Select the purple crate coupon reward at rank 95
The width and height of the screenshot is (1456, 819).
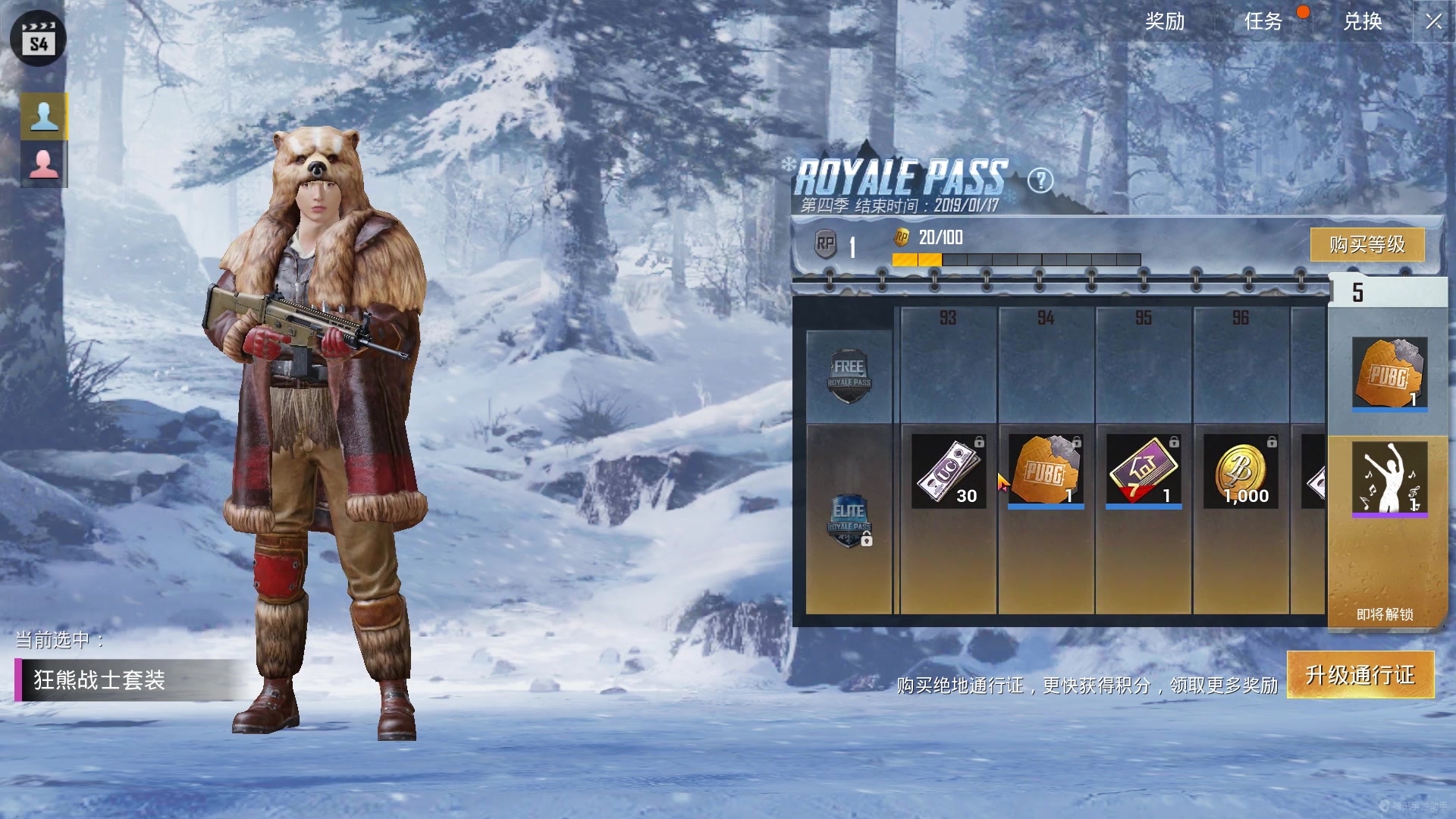click(x=1145, y=470)
